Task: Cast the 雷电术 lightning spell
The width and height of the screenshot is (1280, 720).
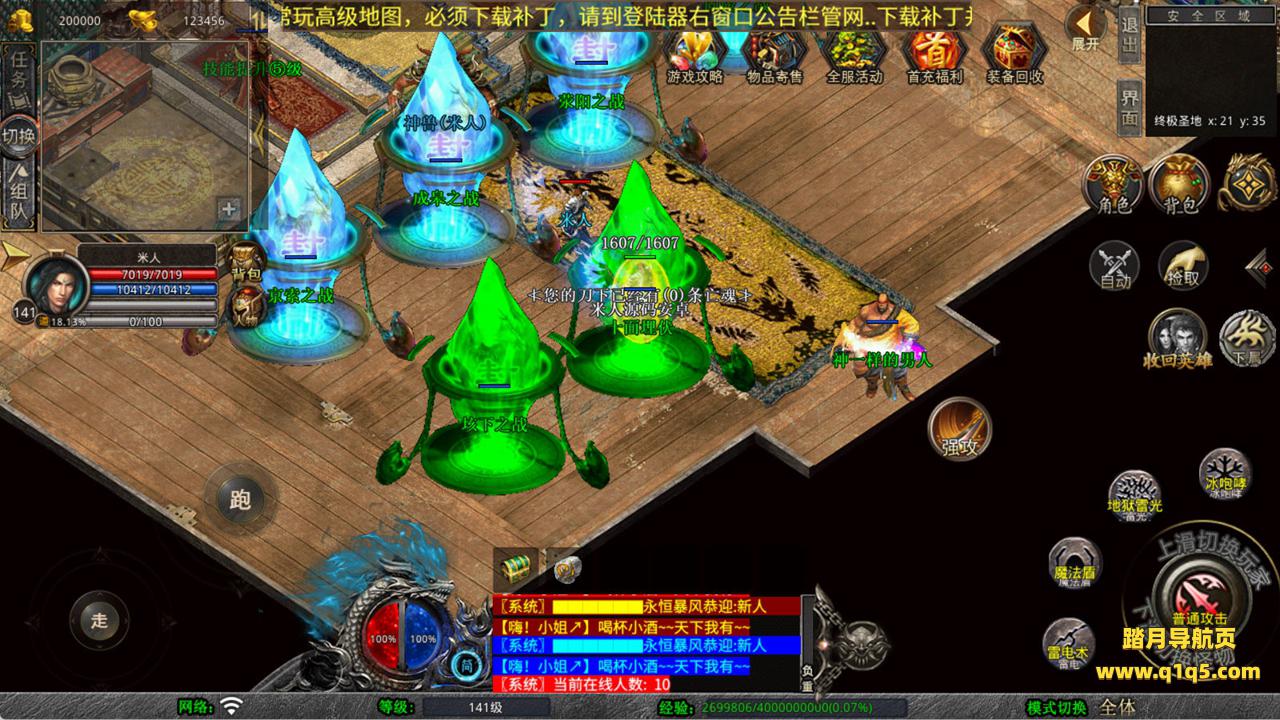Action: click(x=1068, y=642)
